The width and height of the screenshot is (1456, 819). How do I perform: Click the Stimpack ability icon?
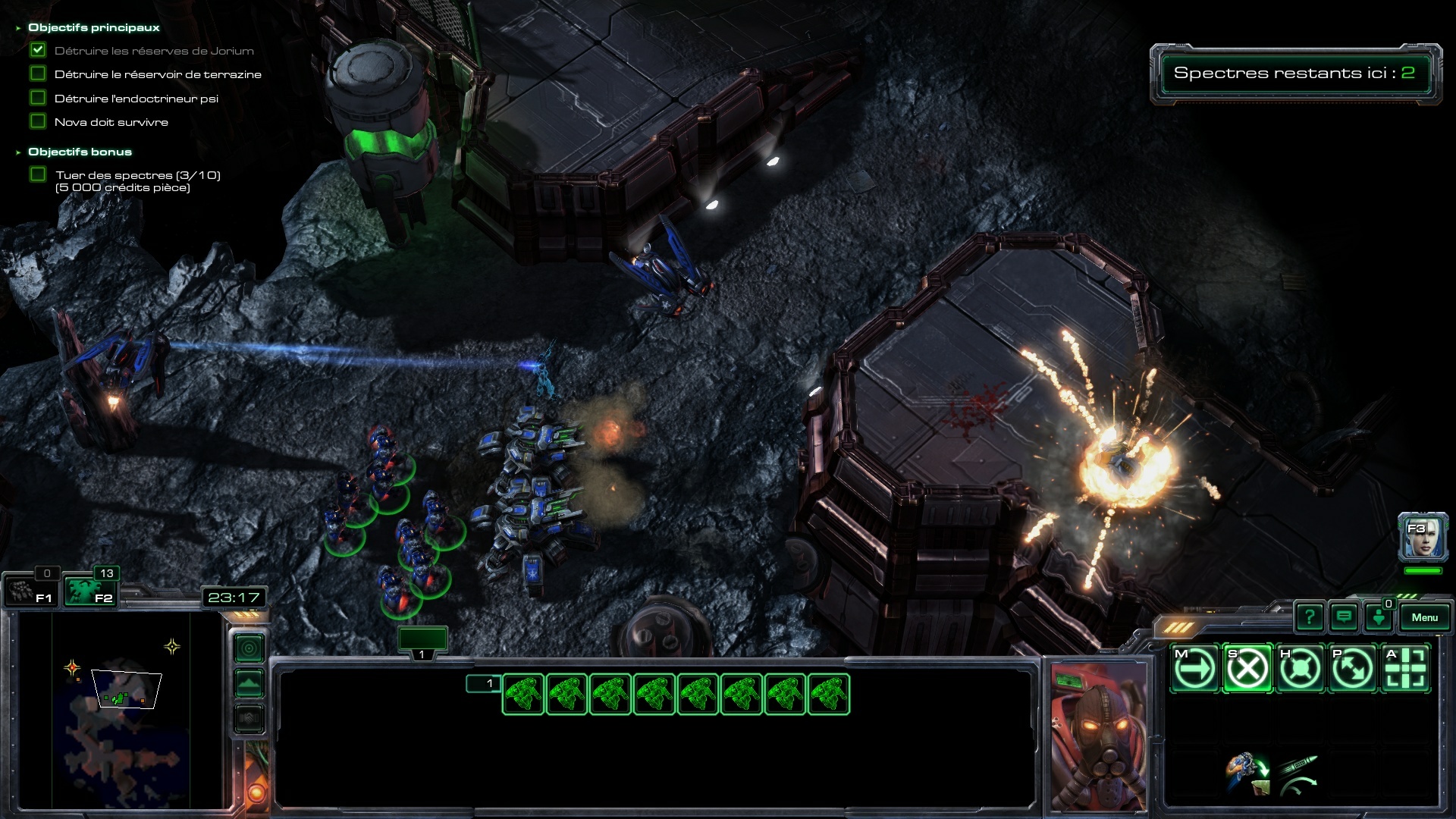click(1246, 773)
